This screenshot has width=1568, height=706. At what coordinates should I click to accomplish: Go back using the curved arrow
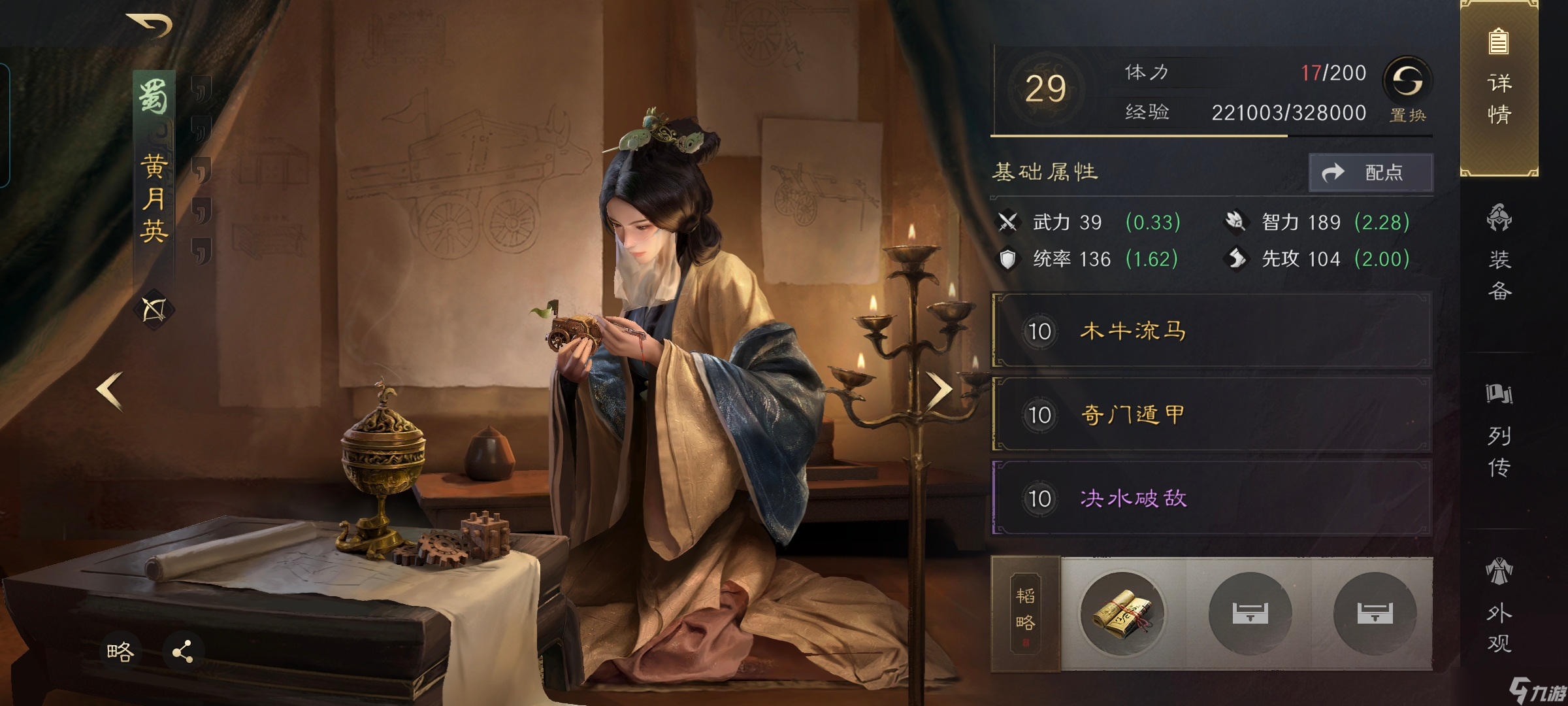click(x=150, y=25)
